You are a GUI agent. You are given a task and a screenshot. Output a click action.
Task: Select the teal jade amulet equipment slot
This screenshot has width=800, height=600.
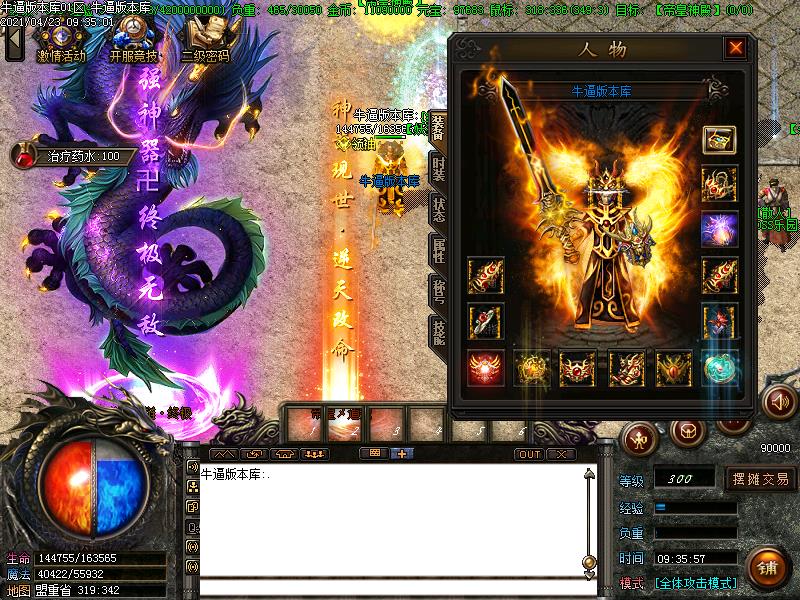tap(719, 368)
